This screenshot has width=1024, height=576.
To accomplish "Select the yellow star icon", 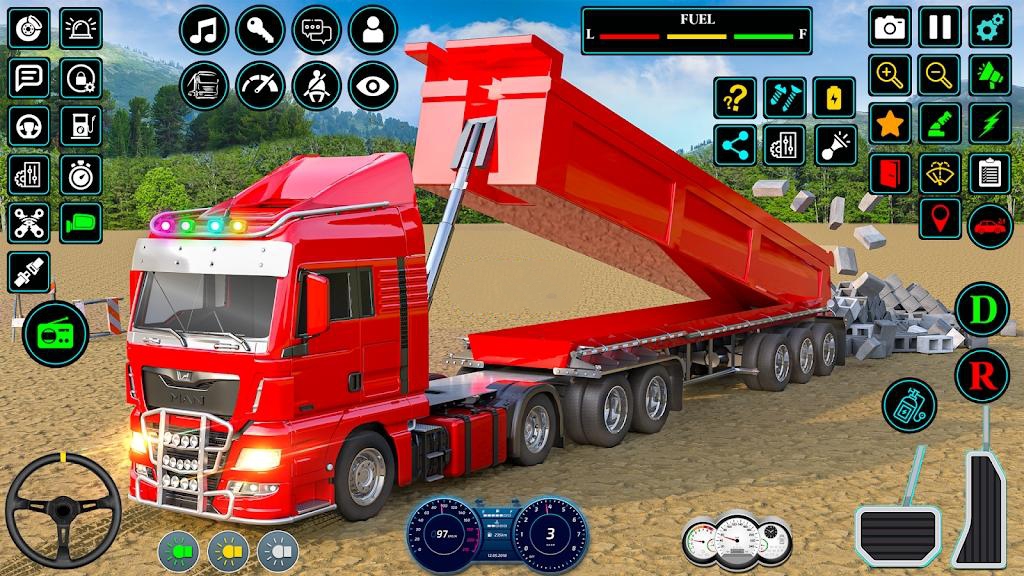I will pos(889,123).
